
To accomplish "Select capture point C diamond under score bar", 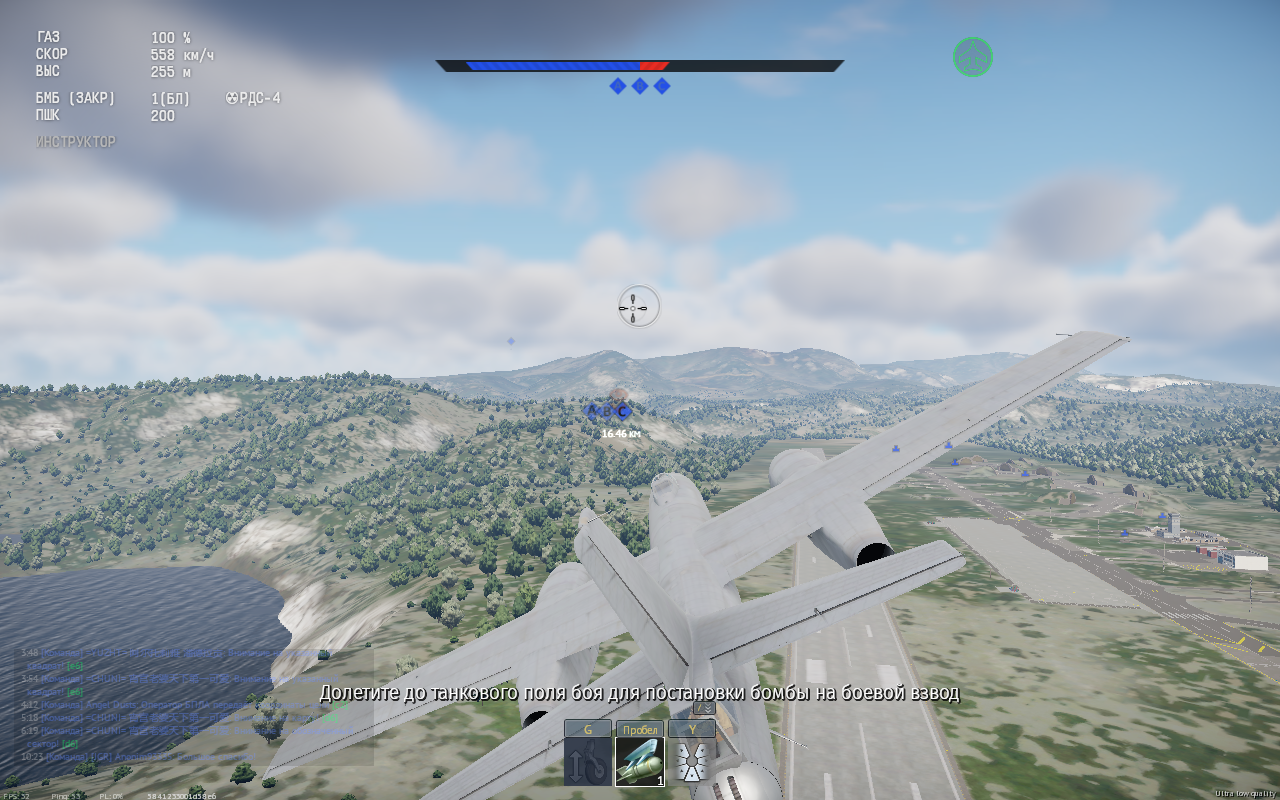I will click(662, 86).
